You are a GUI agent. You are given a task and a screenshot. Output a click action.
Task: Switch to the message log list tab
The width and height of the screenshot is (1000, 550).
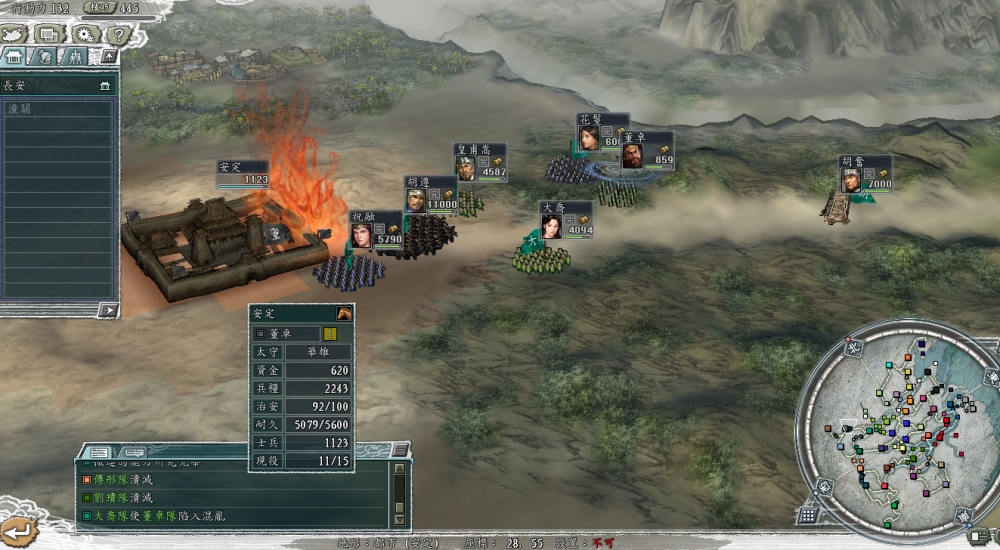click(100, 452)
